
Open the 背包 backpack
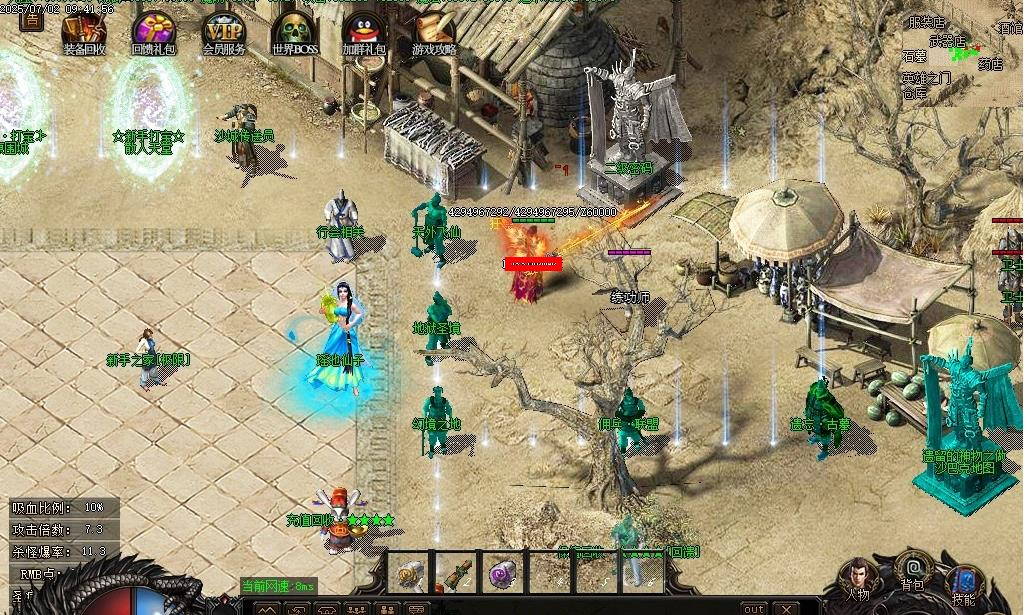(x=912, y=570)
